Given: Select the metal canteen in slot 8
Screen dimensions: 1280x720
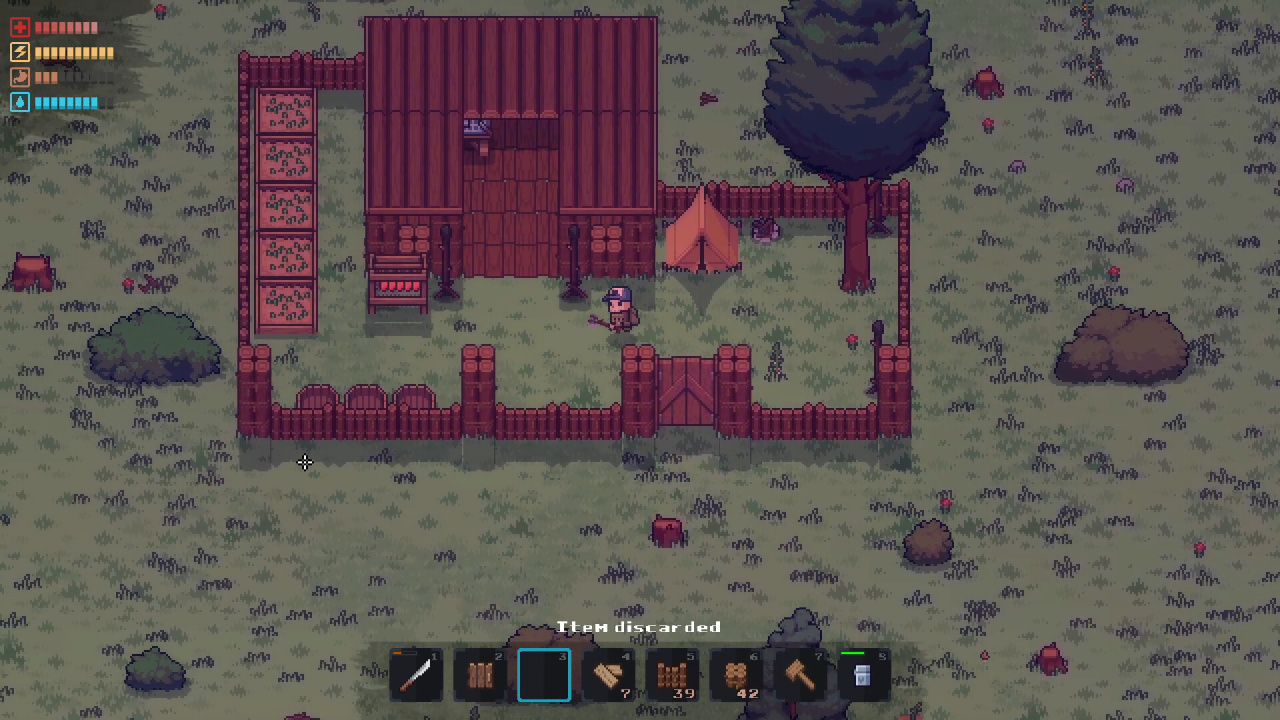Looking at the screenshot, I should click(x=863, y=675).
